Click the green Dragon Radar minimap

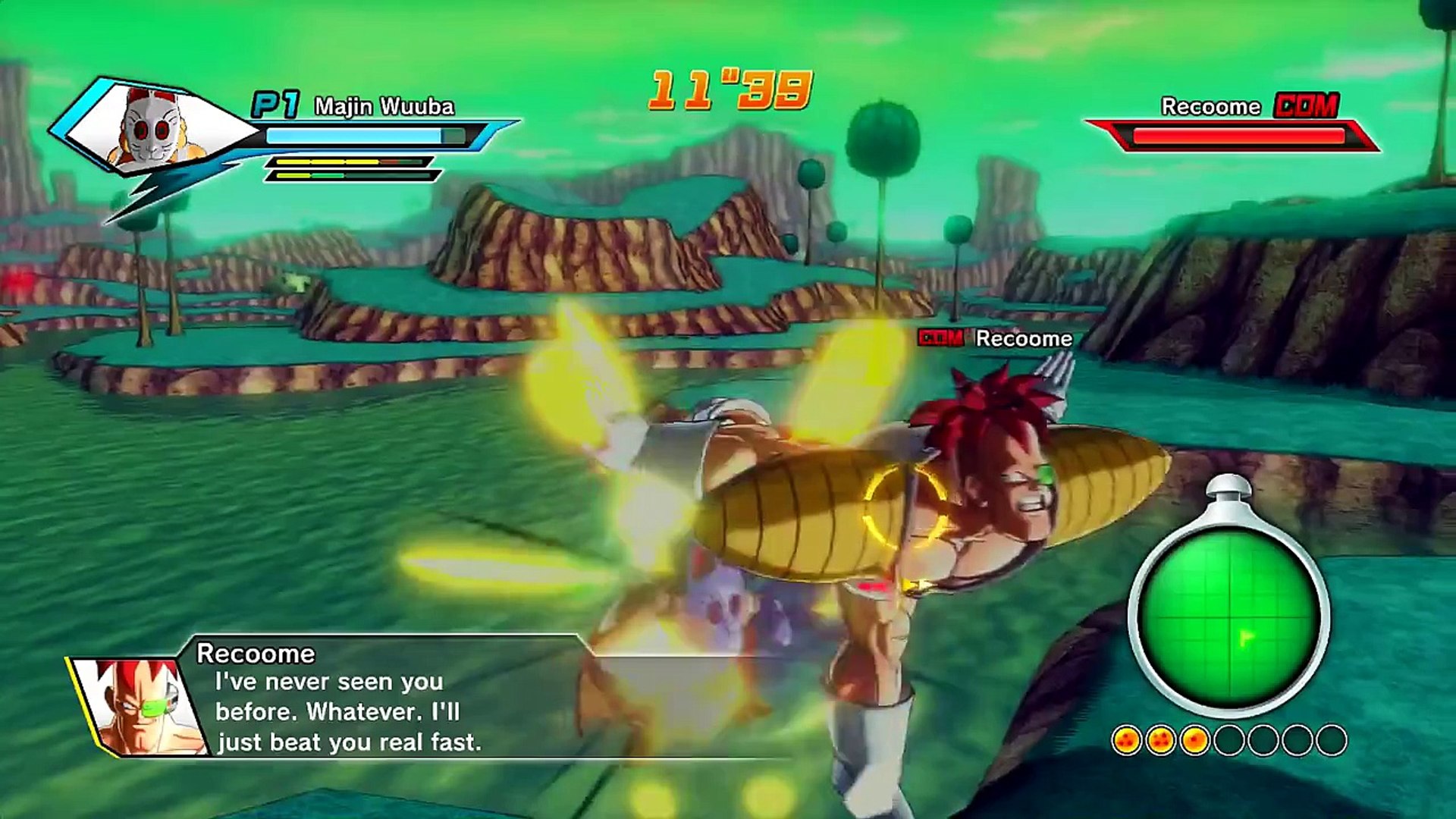pyautogui.click(x=1228, y=618)
